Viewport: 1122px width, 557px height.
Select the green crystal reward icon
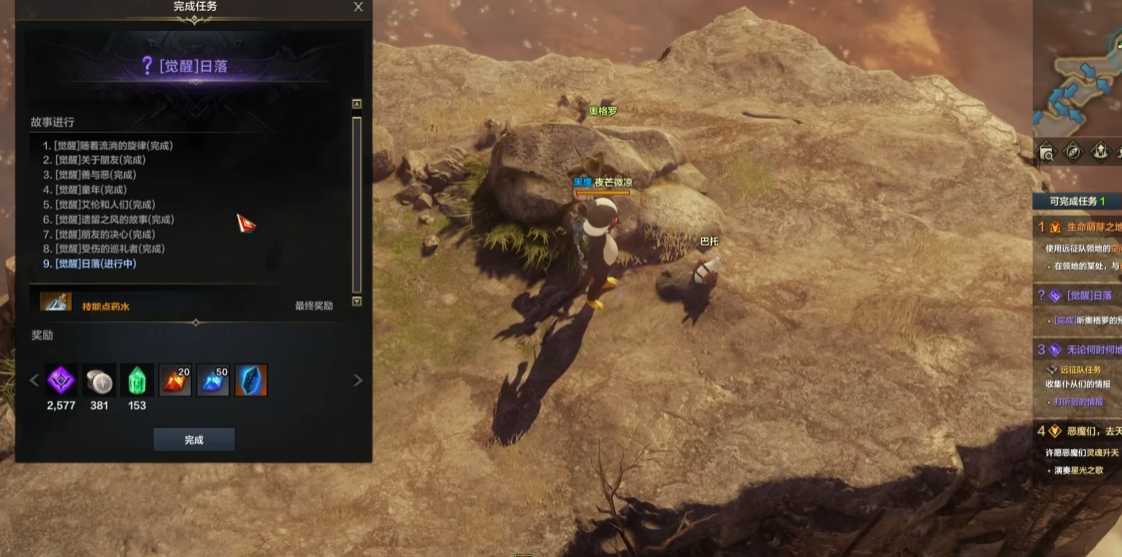point(137,380)
